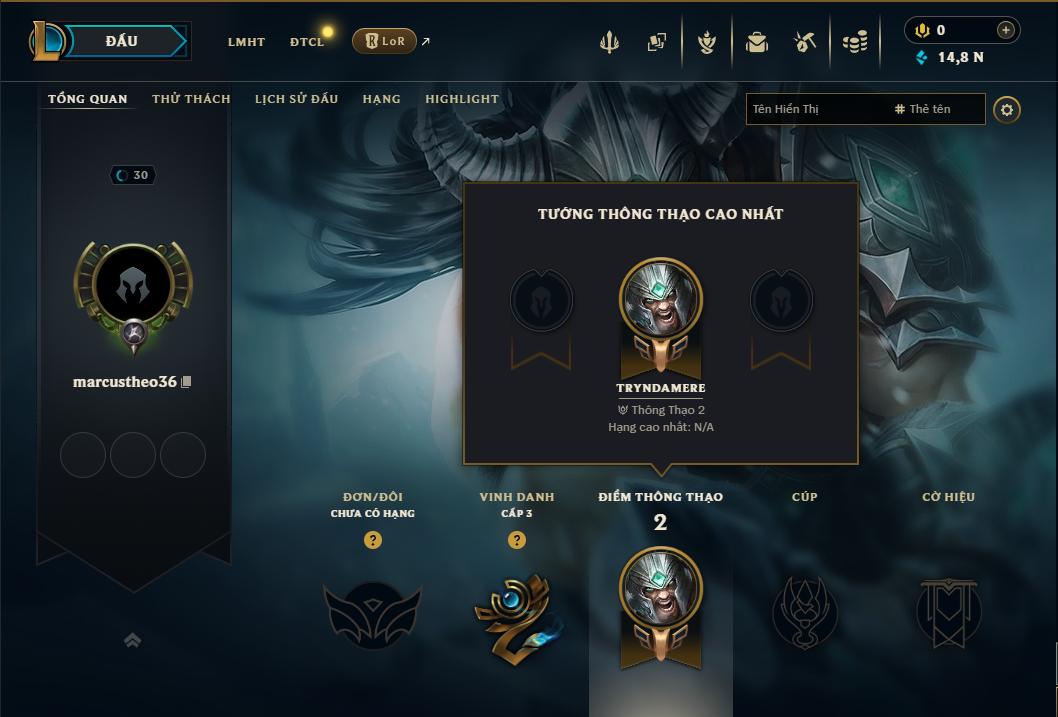This screenshot has height=717, width=1058.
Task: Open profile settings gear icon
Action: [x=1007, y=109]
